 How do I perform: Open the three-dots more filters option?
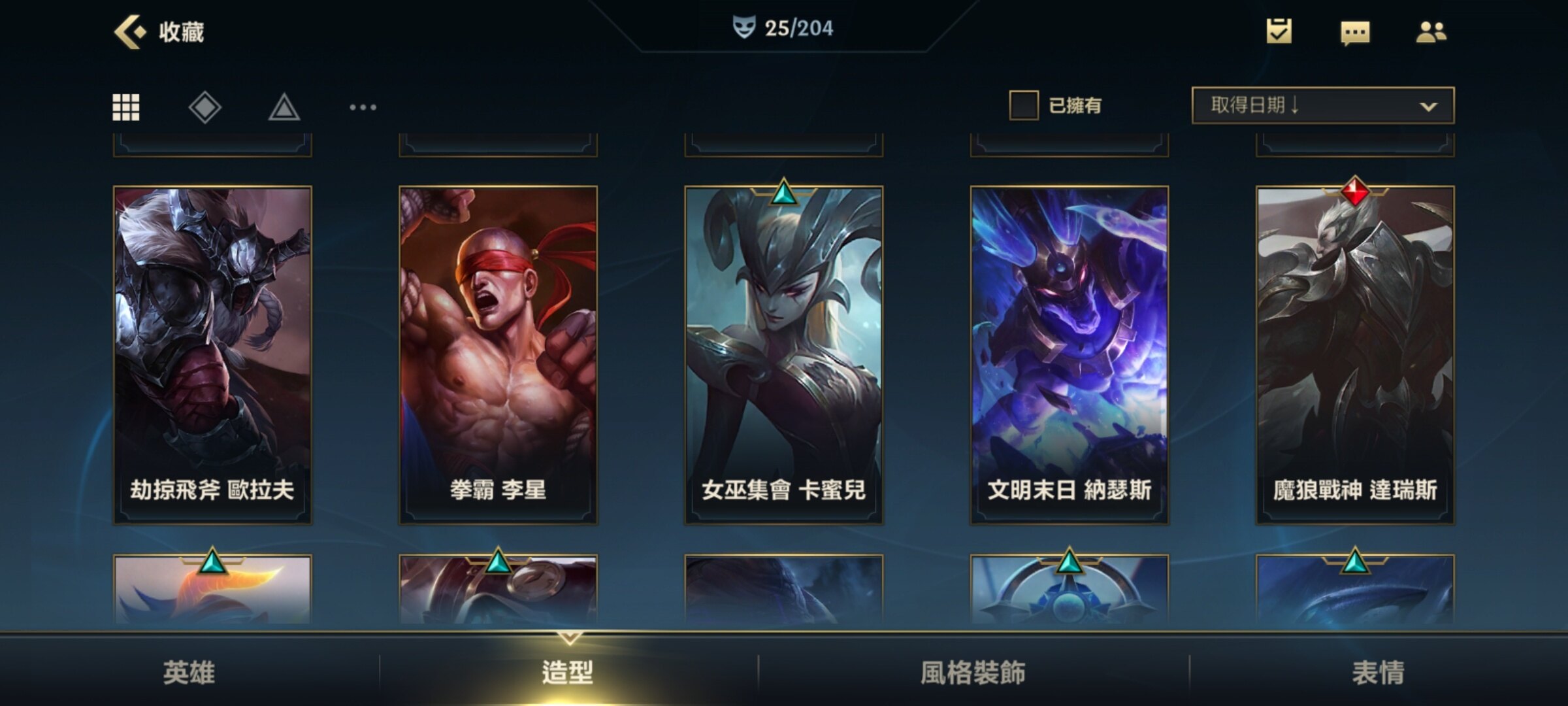[363, 107]
